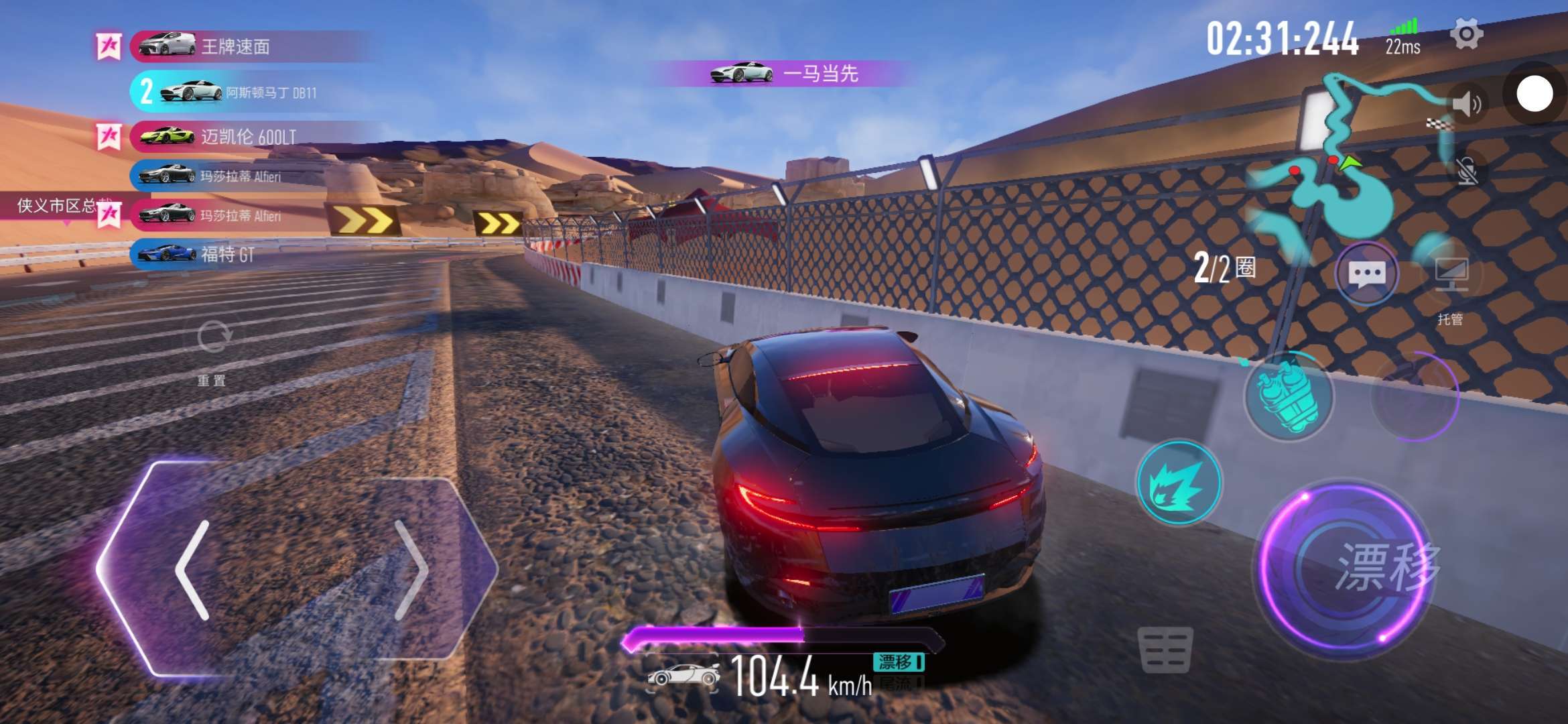Select the 福特 GT racer row
The height and width of the screenshot is (724, 1568).
click(x=228, y=254)
